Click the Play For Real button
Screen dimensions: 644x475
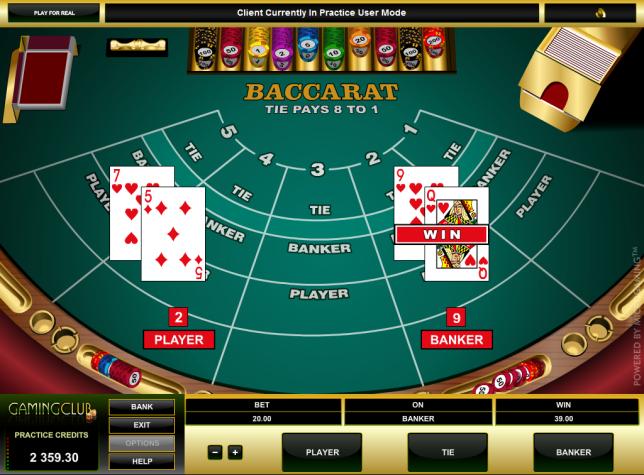click(52, 12)
